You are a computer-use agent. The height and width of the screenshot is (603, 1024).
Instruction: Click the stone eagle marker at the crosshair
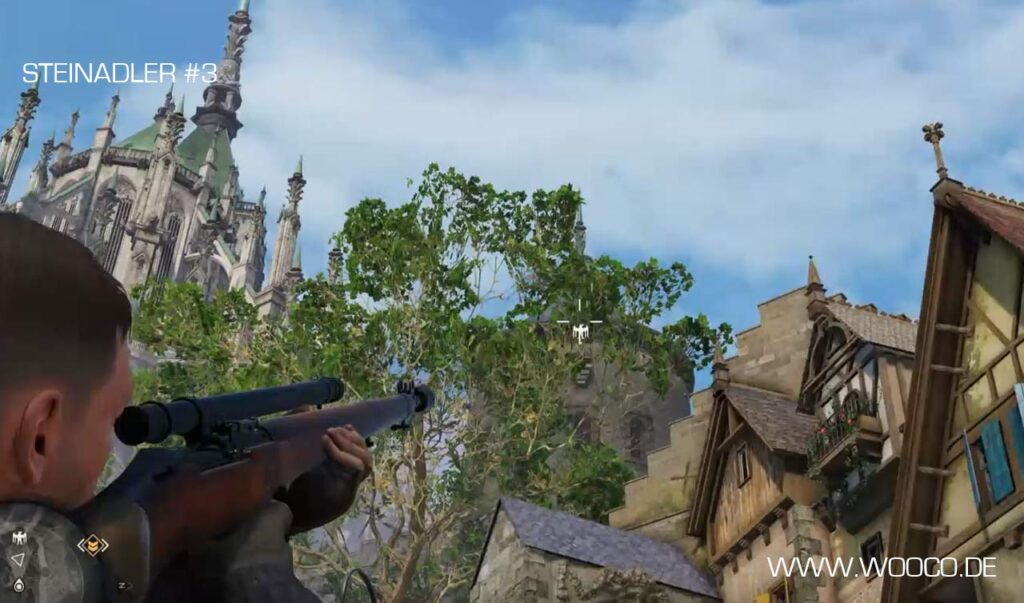pos(580,332)
